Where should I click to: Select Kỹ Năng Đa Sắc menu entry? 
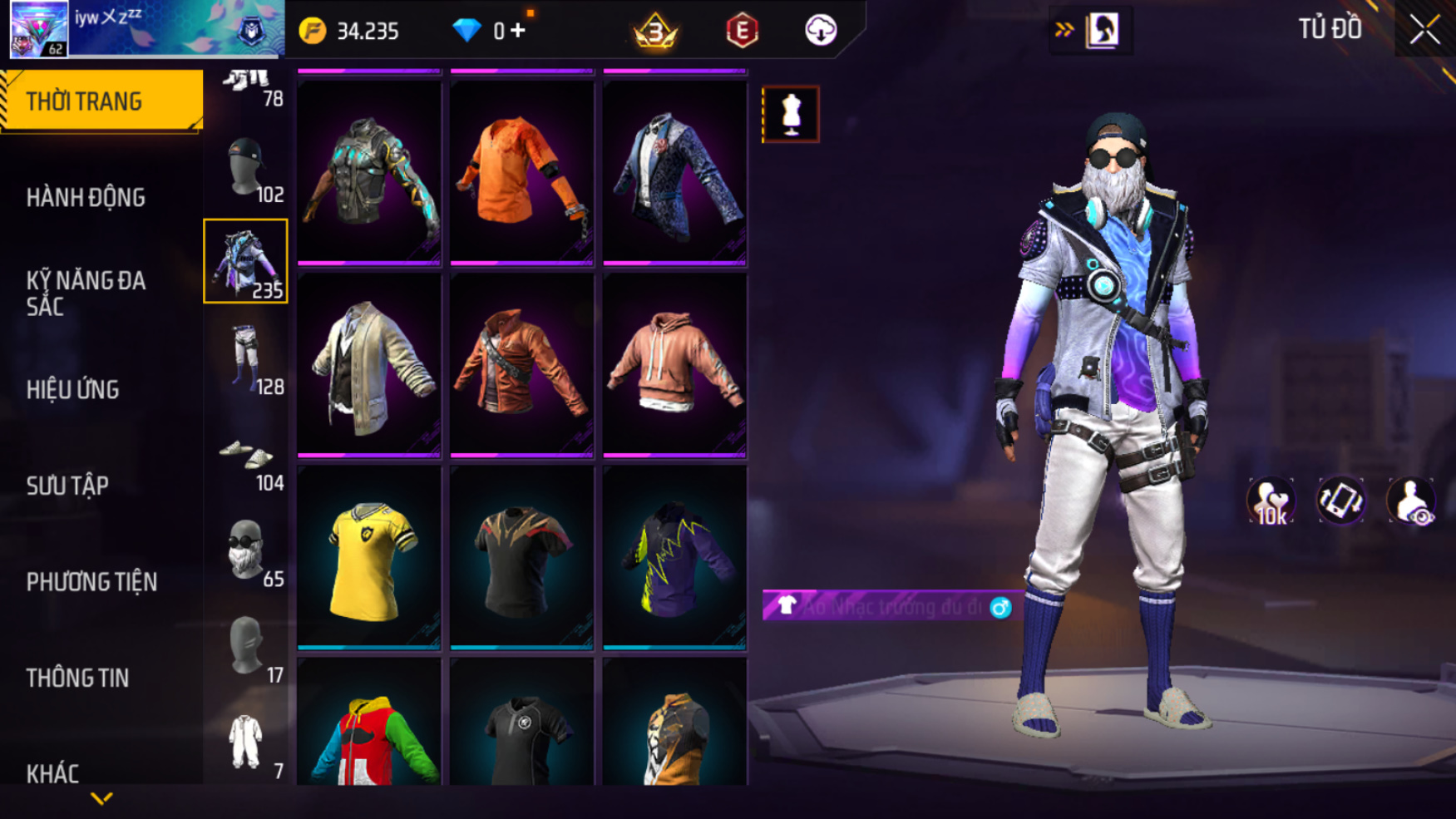86,293
